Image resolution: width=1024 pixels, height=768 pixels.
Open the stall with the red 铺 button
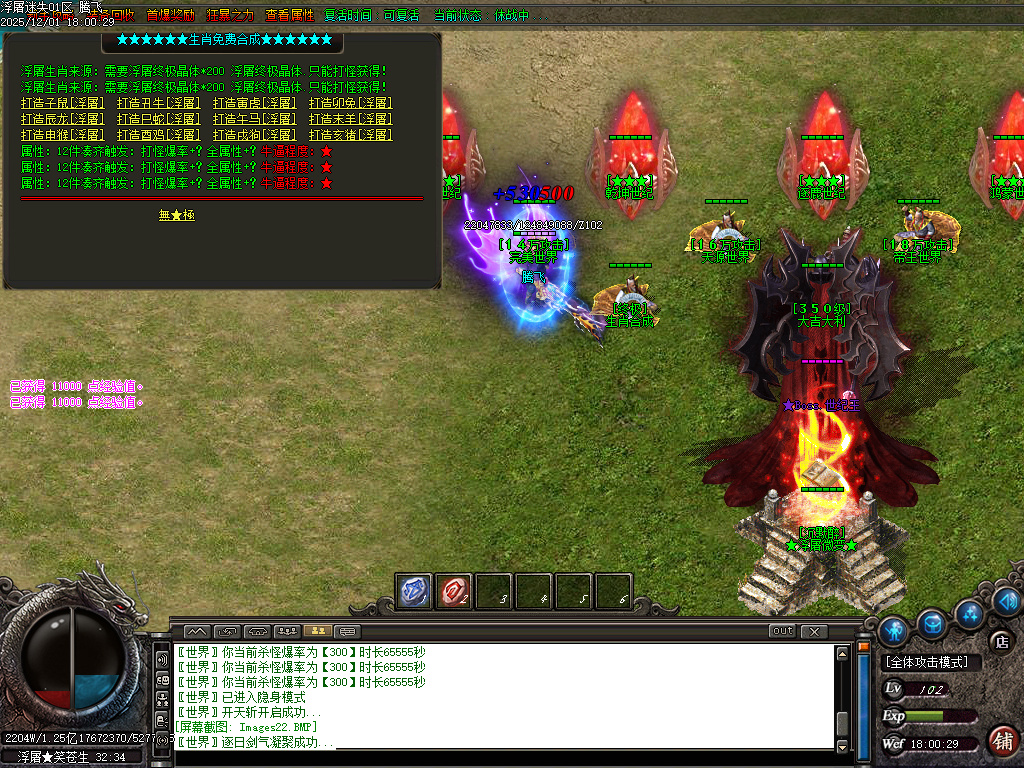click(1001, 741)
